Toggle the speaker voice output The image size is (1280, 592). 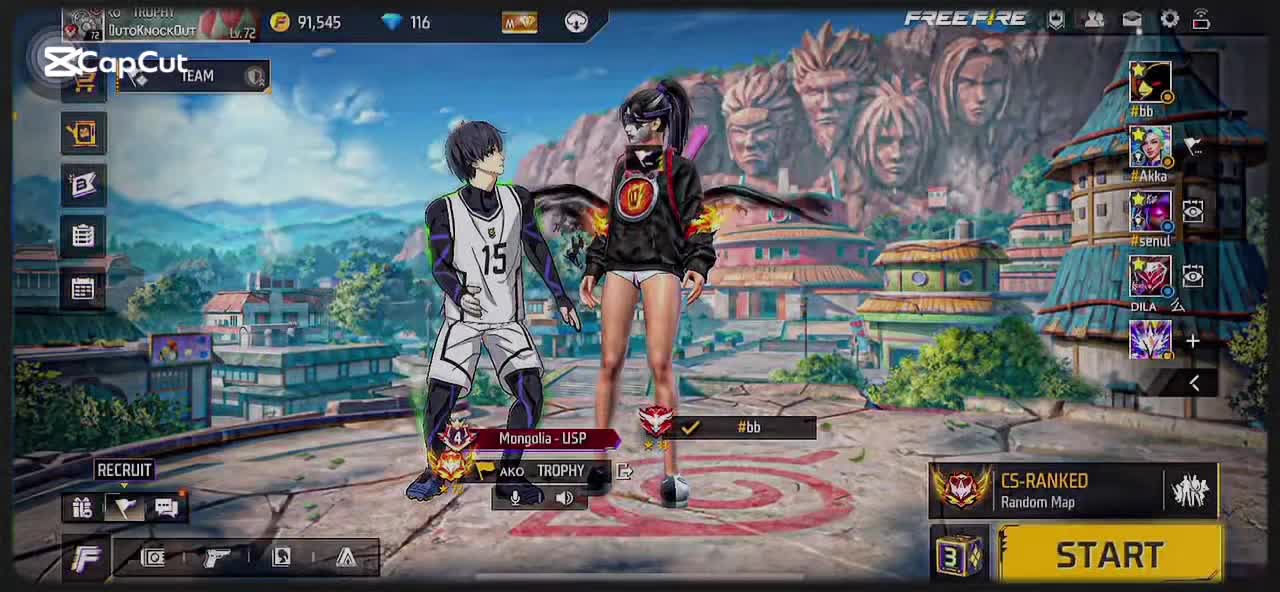pyautogui.click(x=564, y=497)
